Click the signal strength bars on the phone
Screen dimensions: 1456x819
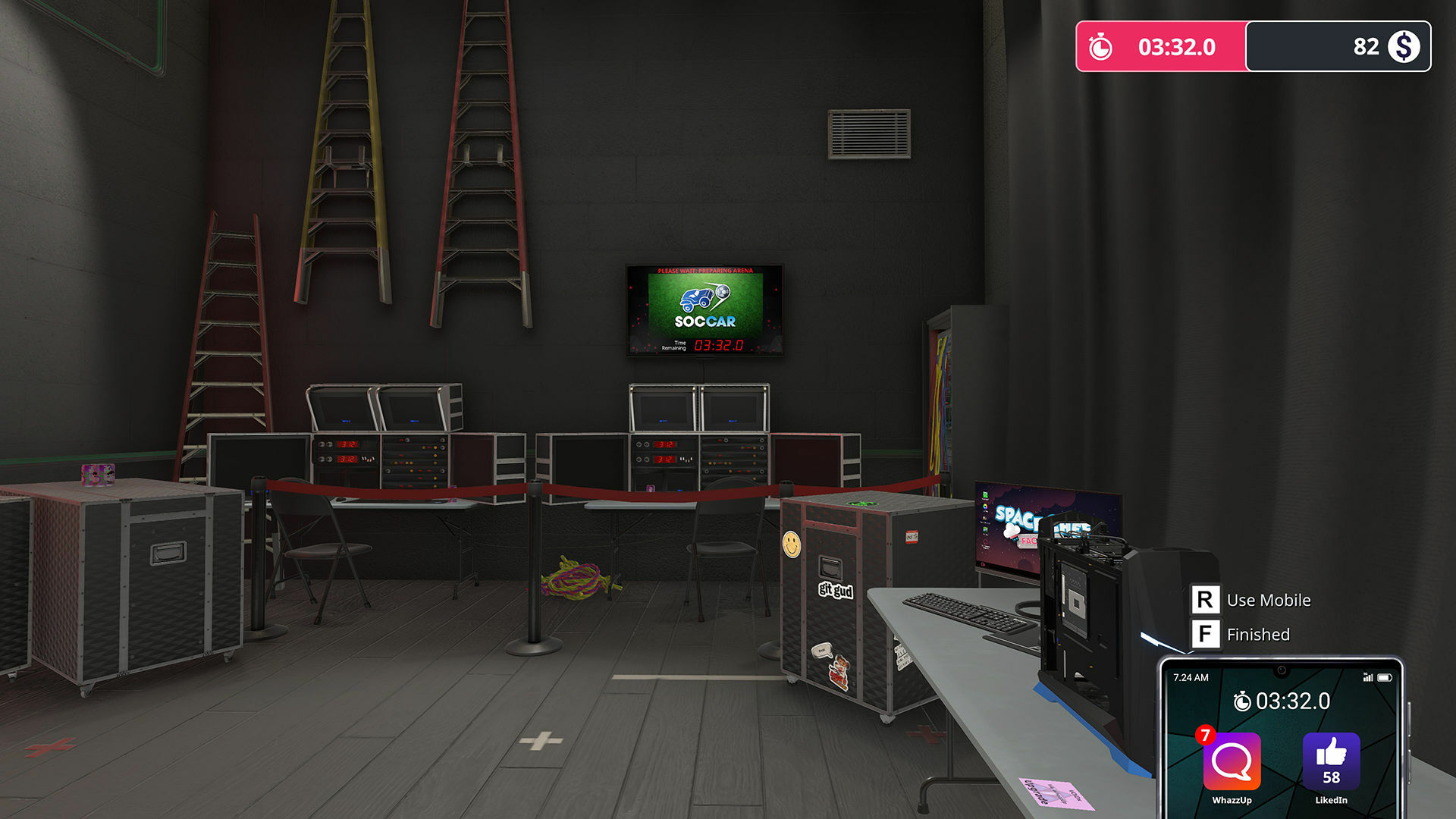[1368, 677]
